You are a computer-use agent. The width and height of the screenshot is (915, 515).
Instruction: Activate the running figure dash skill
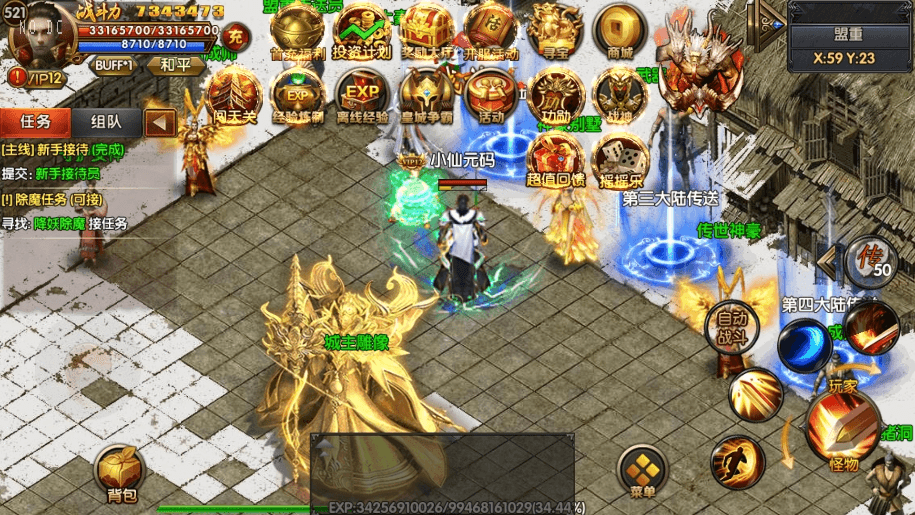pyautogui.click(x=736, y=462)
